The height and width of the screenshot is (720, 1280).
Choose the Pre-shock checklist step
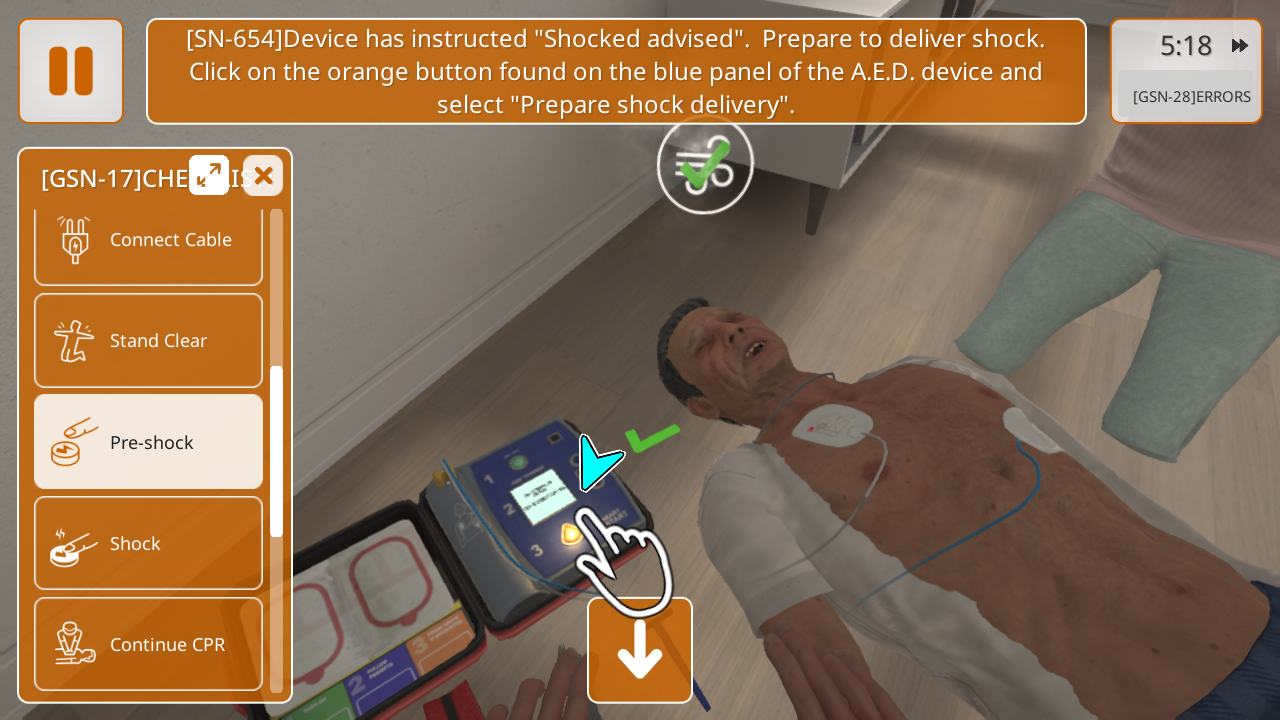coord(148,442)
